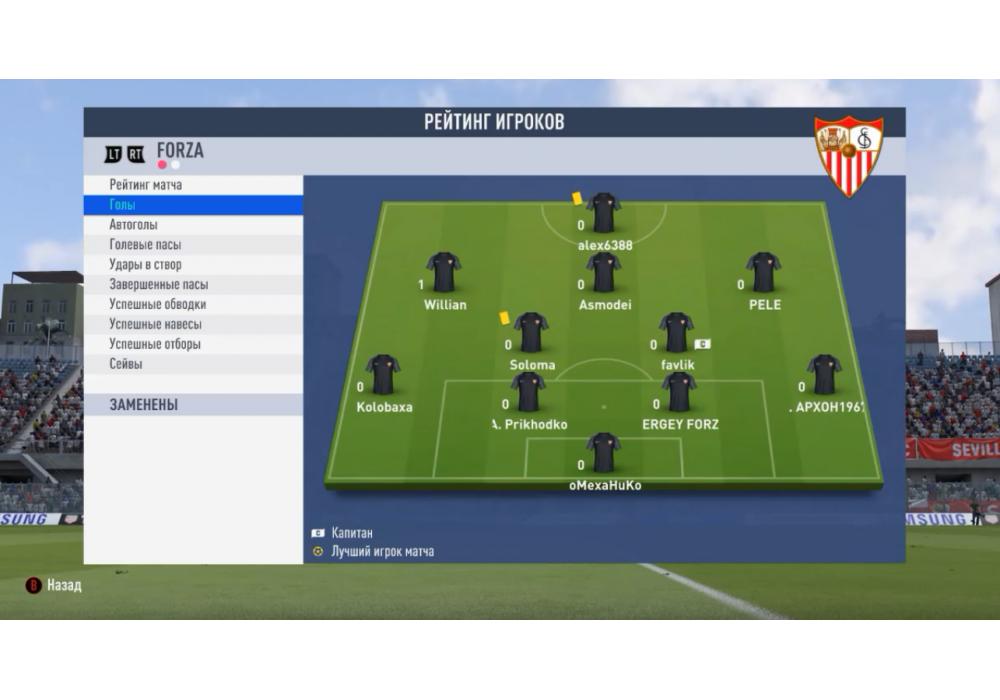The width and height of the screenshot is (1000, 700).
Task: Choose the Willian player shirt
Action: point(443,272)
